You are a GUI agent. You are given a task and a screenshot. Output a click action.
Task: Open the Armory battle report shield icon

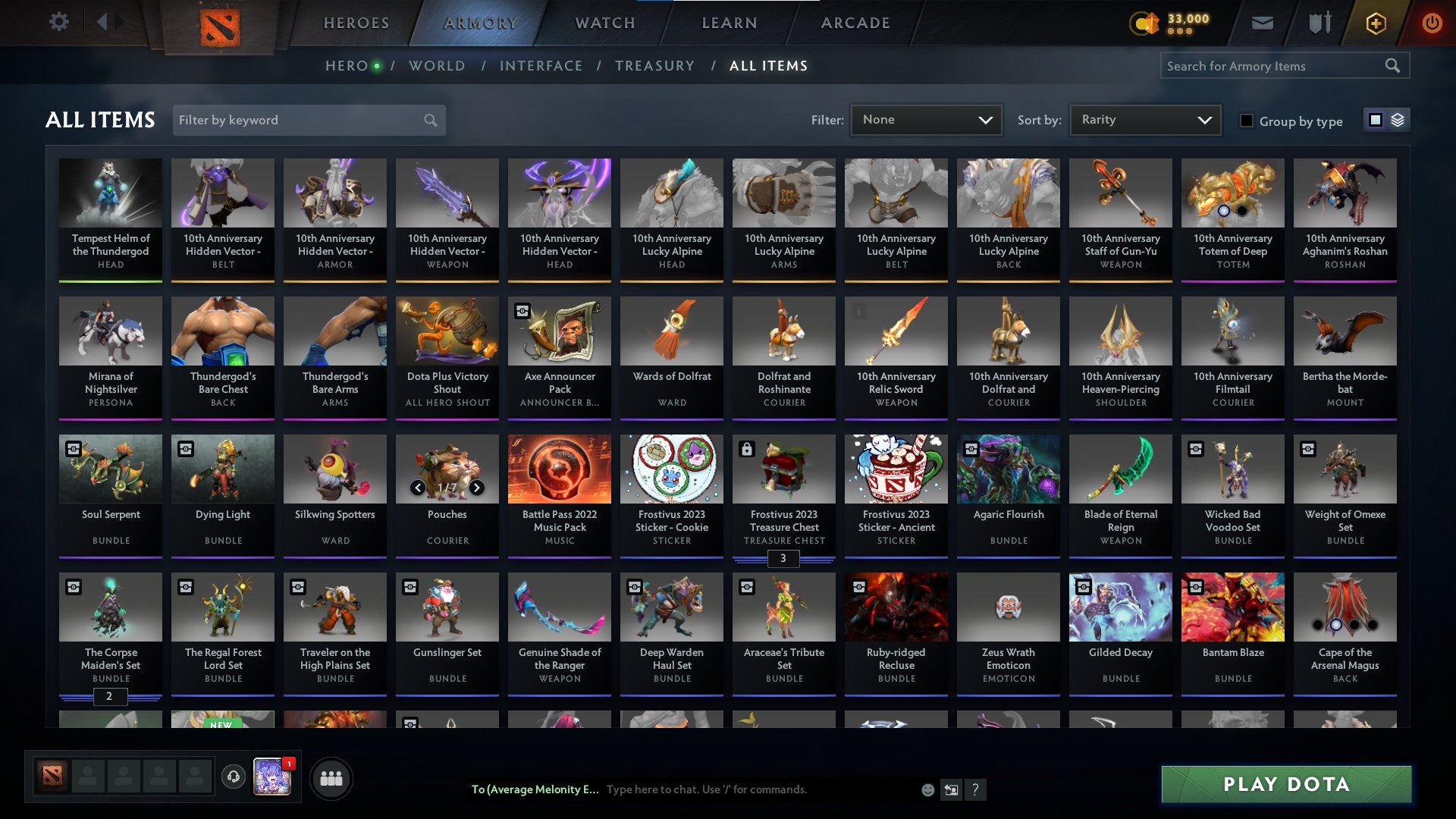coord(1319,23)
